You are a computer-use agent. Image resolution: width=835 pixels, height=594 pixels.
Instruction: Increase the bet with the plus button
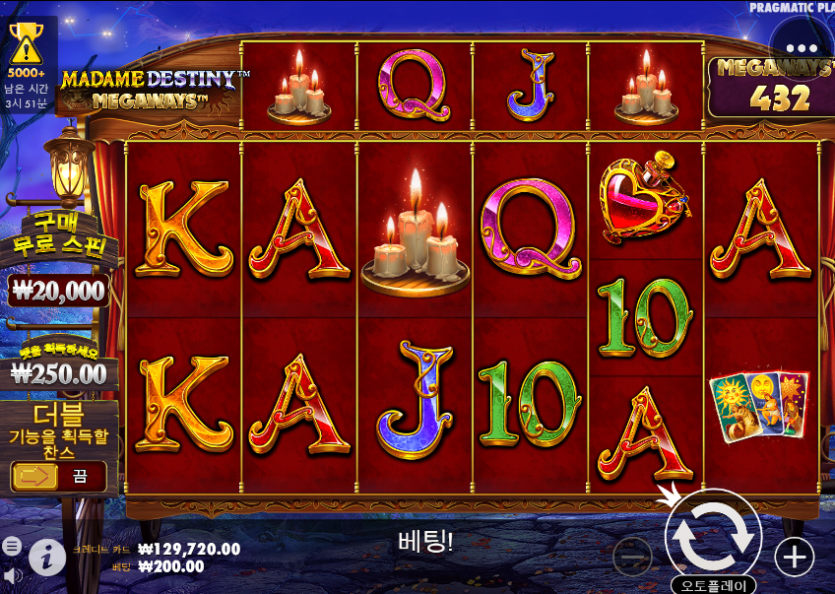[x=794, y=557]
